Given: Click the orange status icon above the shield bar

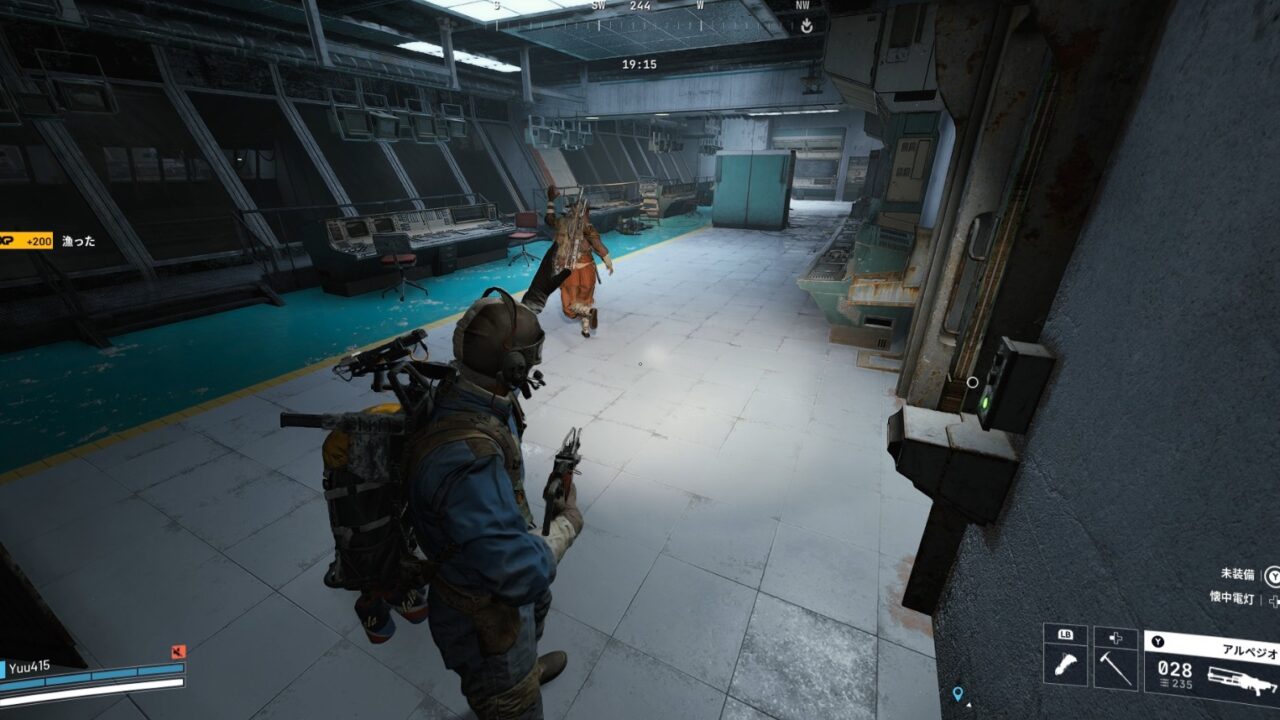Looking at the screenshot, I should click(179, 652).
